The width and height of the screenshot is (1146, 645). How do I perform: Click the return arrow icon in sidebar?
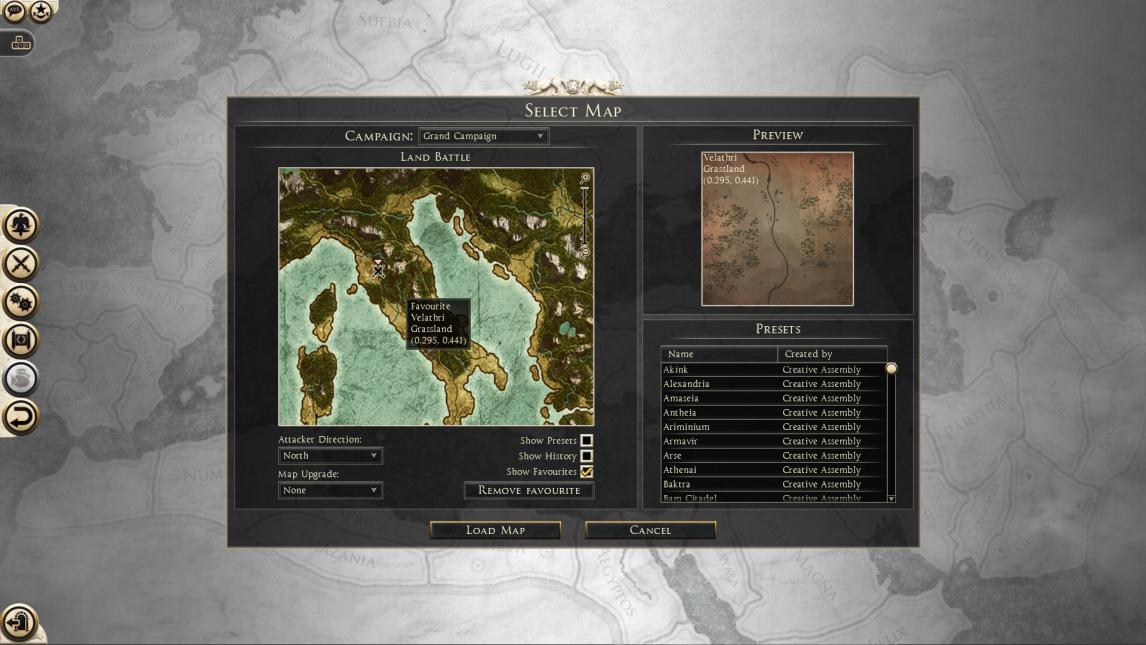pyautogui.click(x=21, y=416)
